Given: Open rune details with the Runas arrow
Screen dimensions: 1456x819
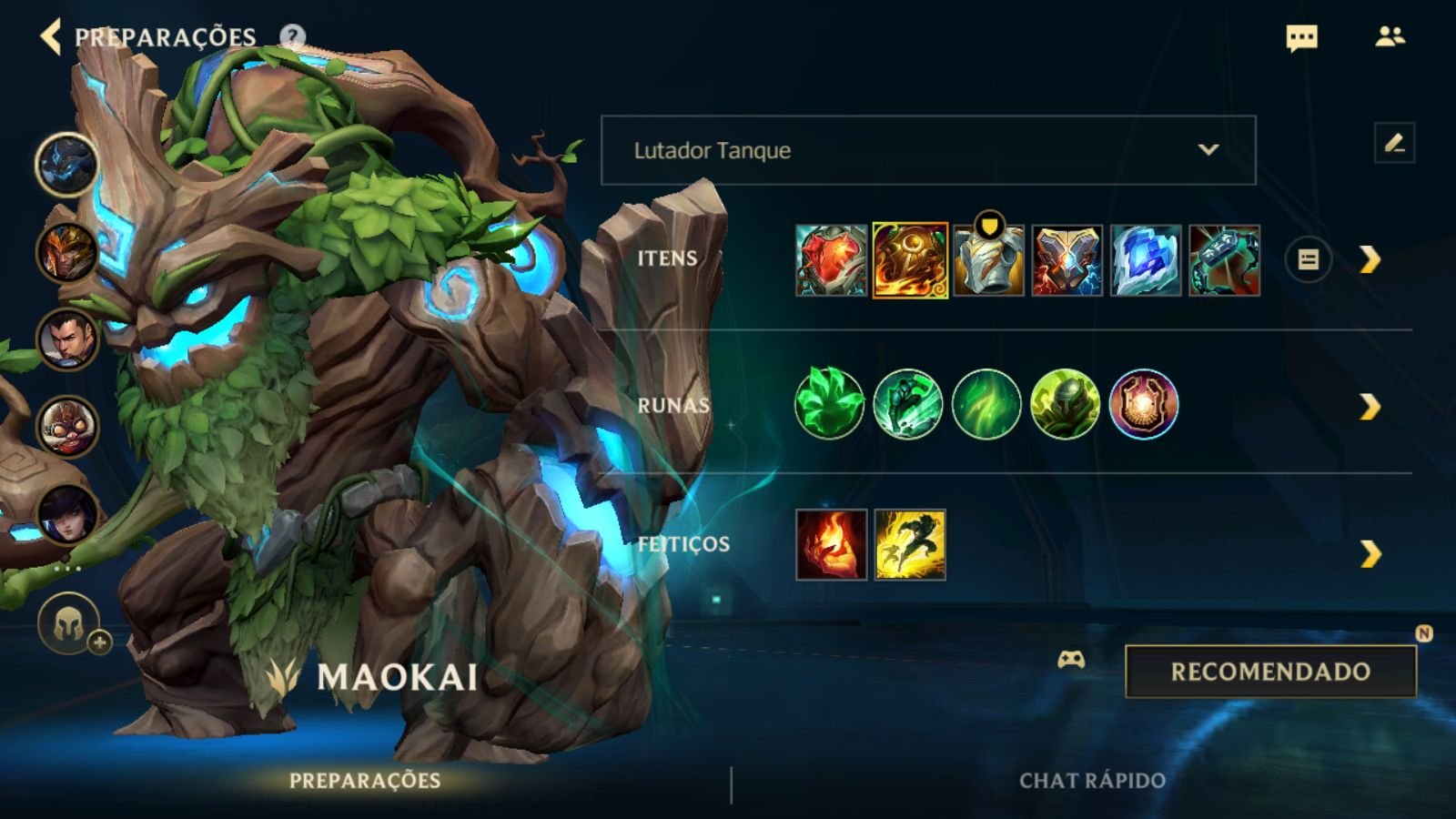Looking at the screenshot, I should pos(1370,407).
